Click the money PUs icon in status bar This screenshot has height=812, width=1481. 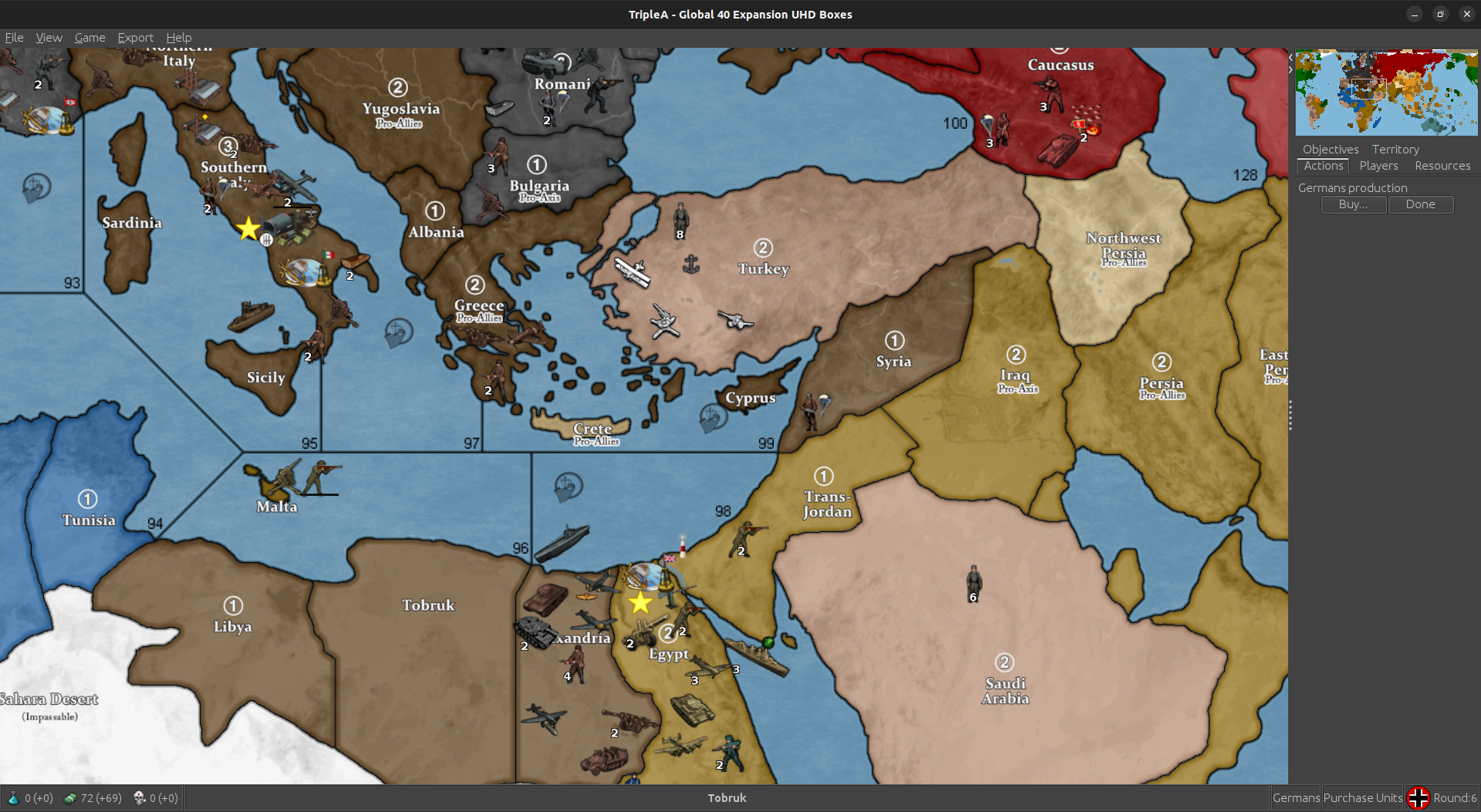point(71,797)
